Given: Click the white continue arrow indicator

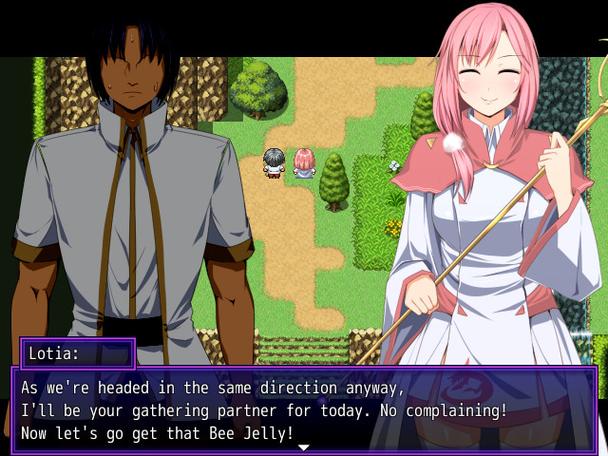Looking at the screenshot, I should click(303, 446).
